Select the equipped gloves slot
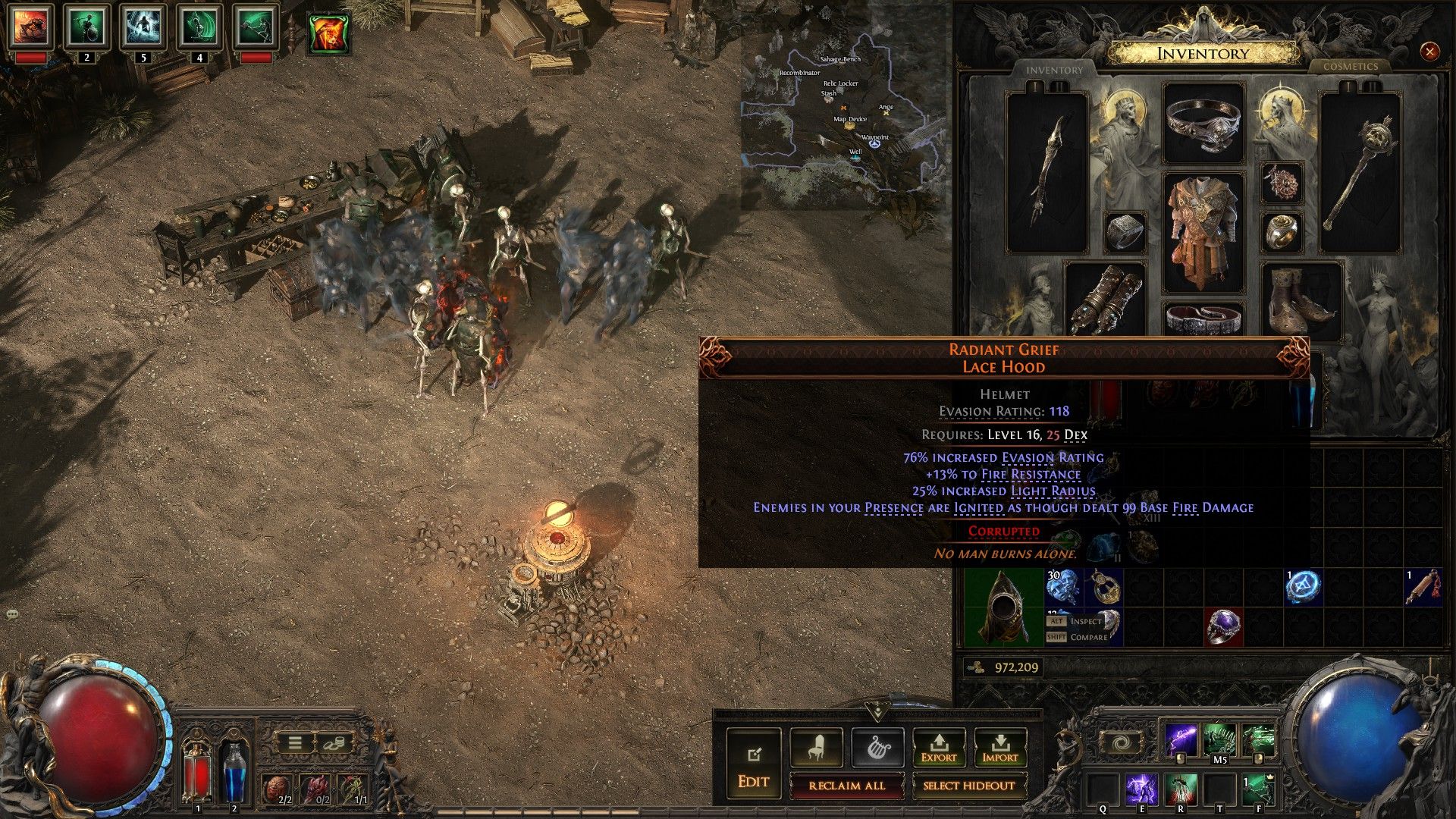This screenshot has height=819, width=1456. 1106,300
